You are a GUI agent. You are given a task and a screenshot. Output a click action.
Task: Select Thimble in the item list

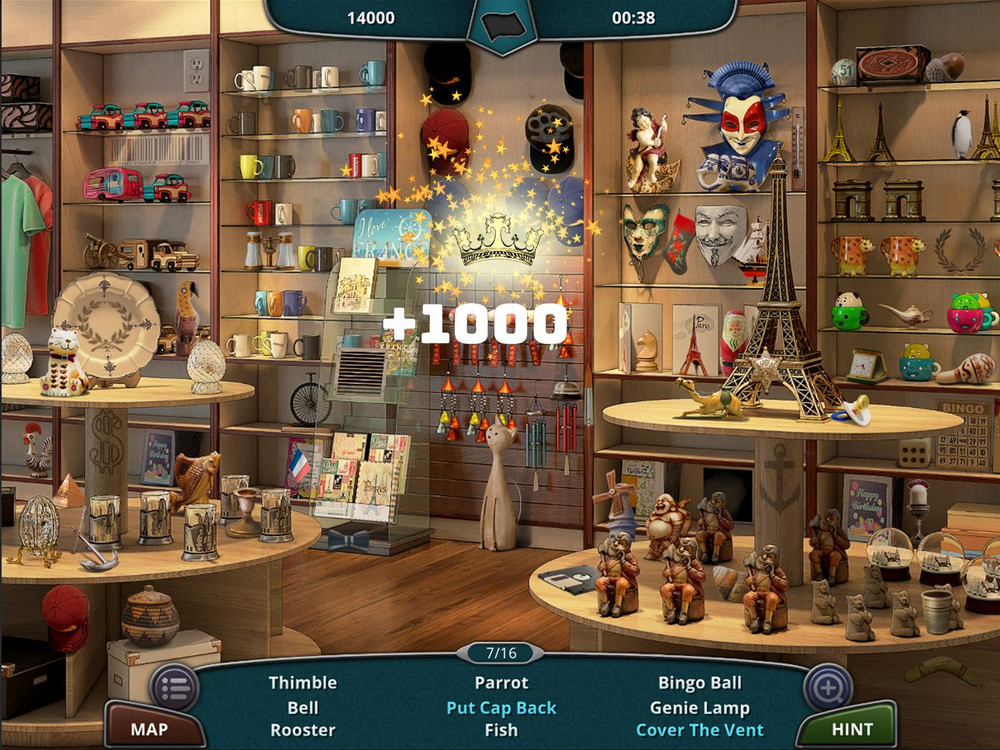point(302,683)
